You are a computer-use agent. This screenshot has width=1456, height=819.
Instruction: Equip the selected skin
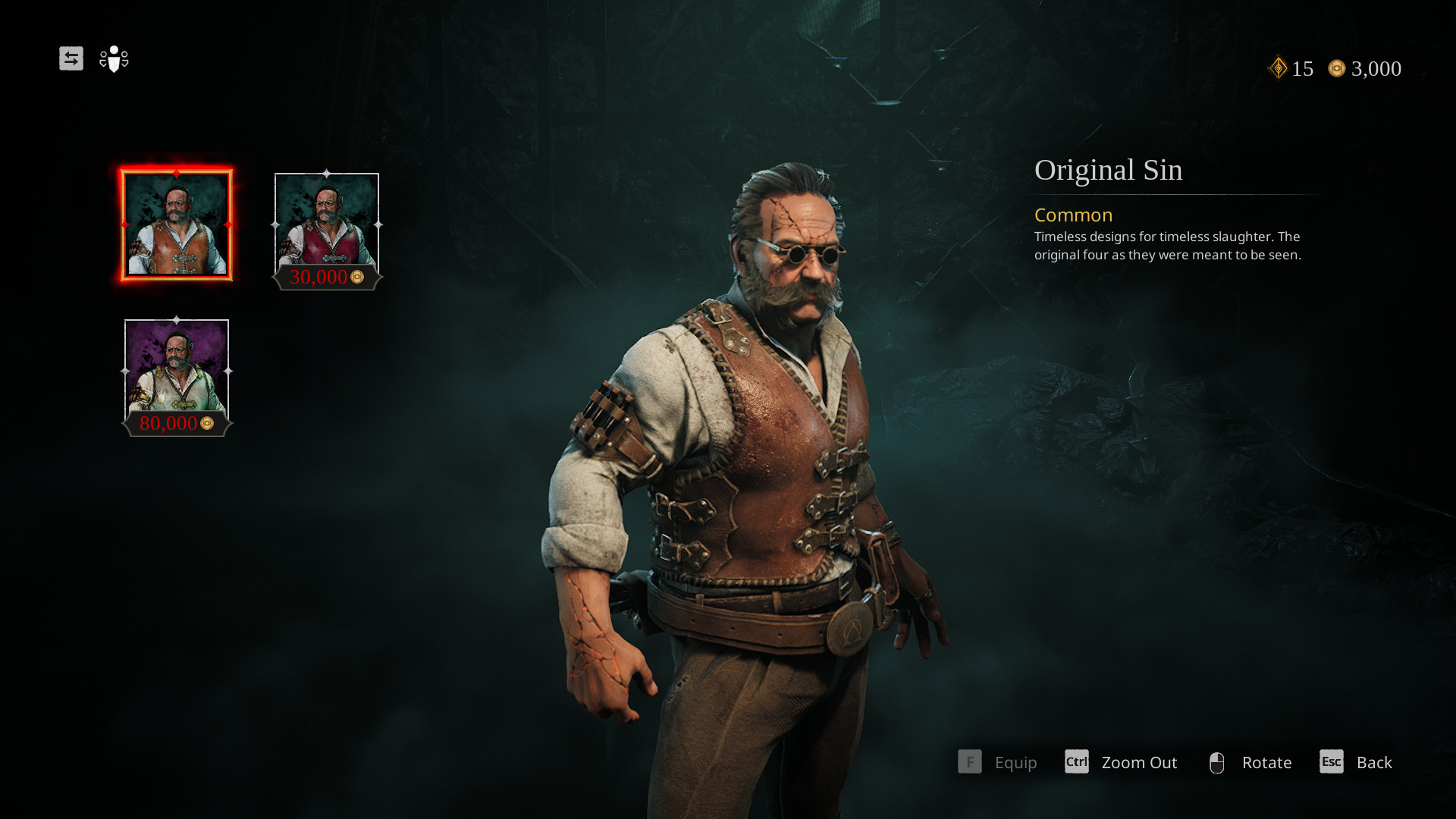click(x=997, y=762)
